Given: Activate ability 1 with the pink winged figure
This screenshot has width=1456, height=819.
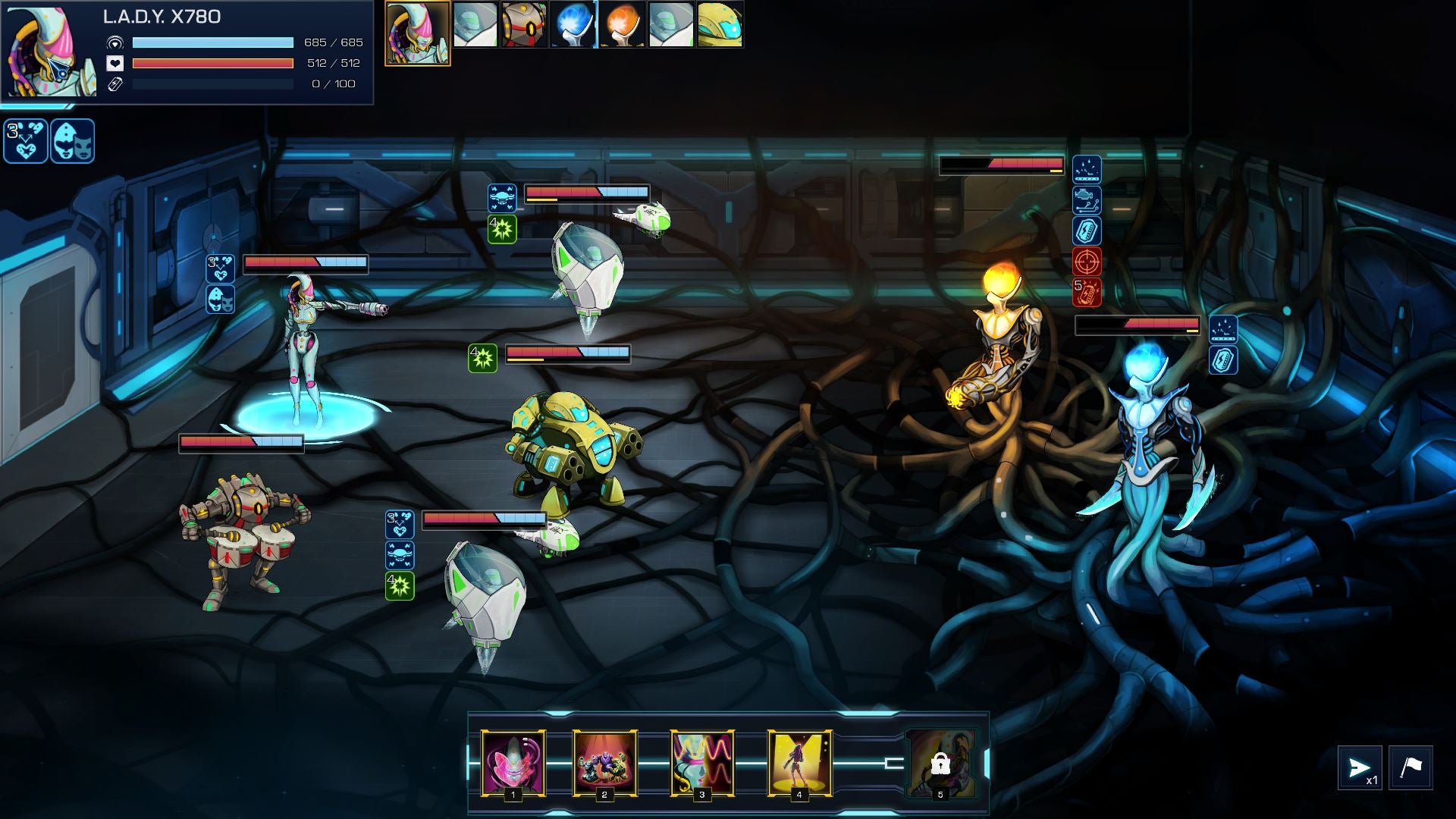Looking at the screenshot, I should [x=513, y=762].
